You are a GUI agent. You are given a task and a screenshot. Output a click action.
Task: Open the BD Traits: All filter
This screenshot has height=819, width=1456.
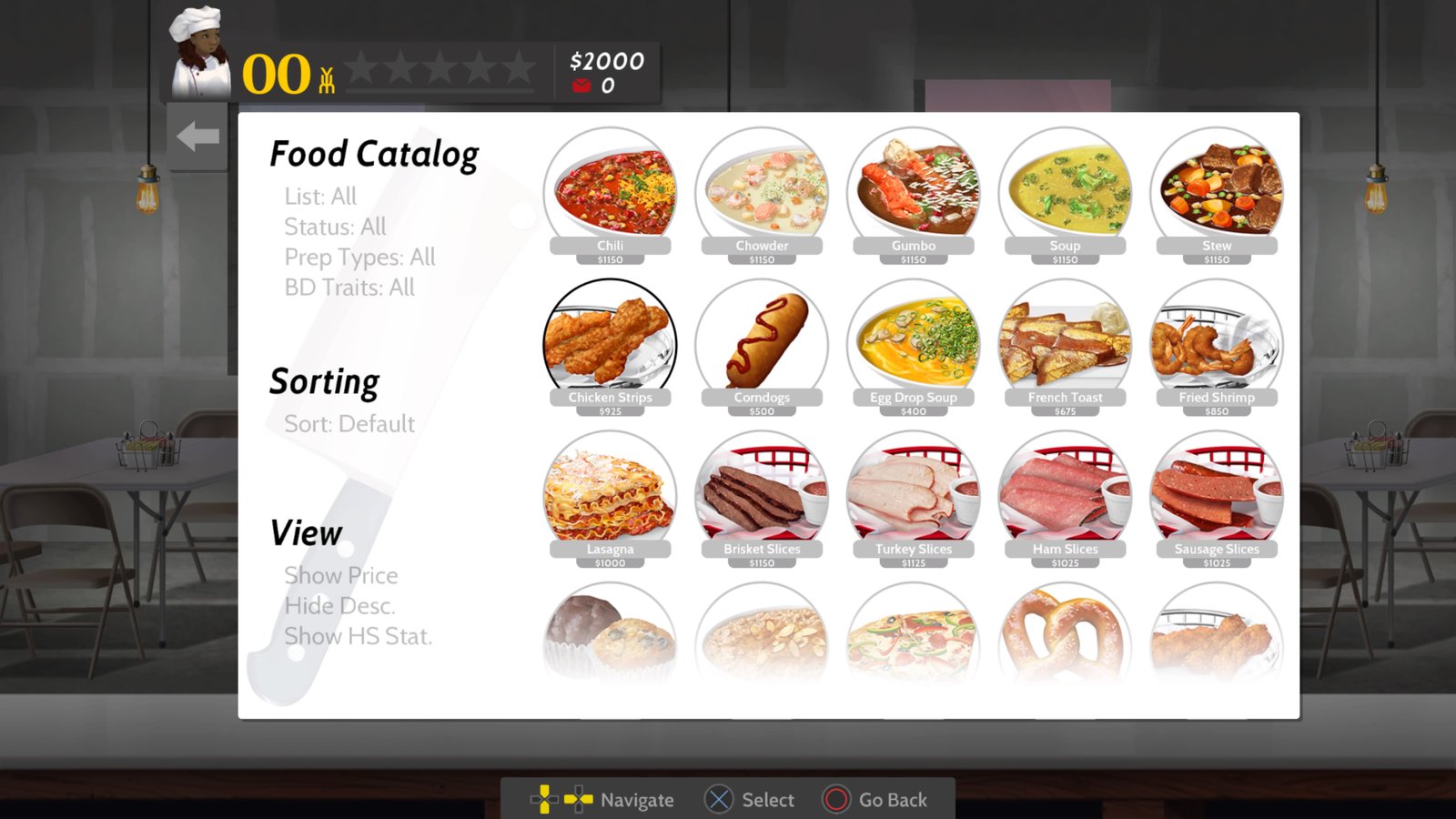click(349, 288)
